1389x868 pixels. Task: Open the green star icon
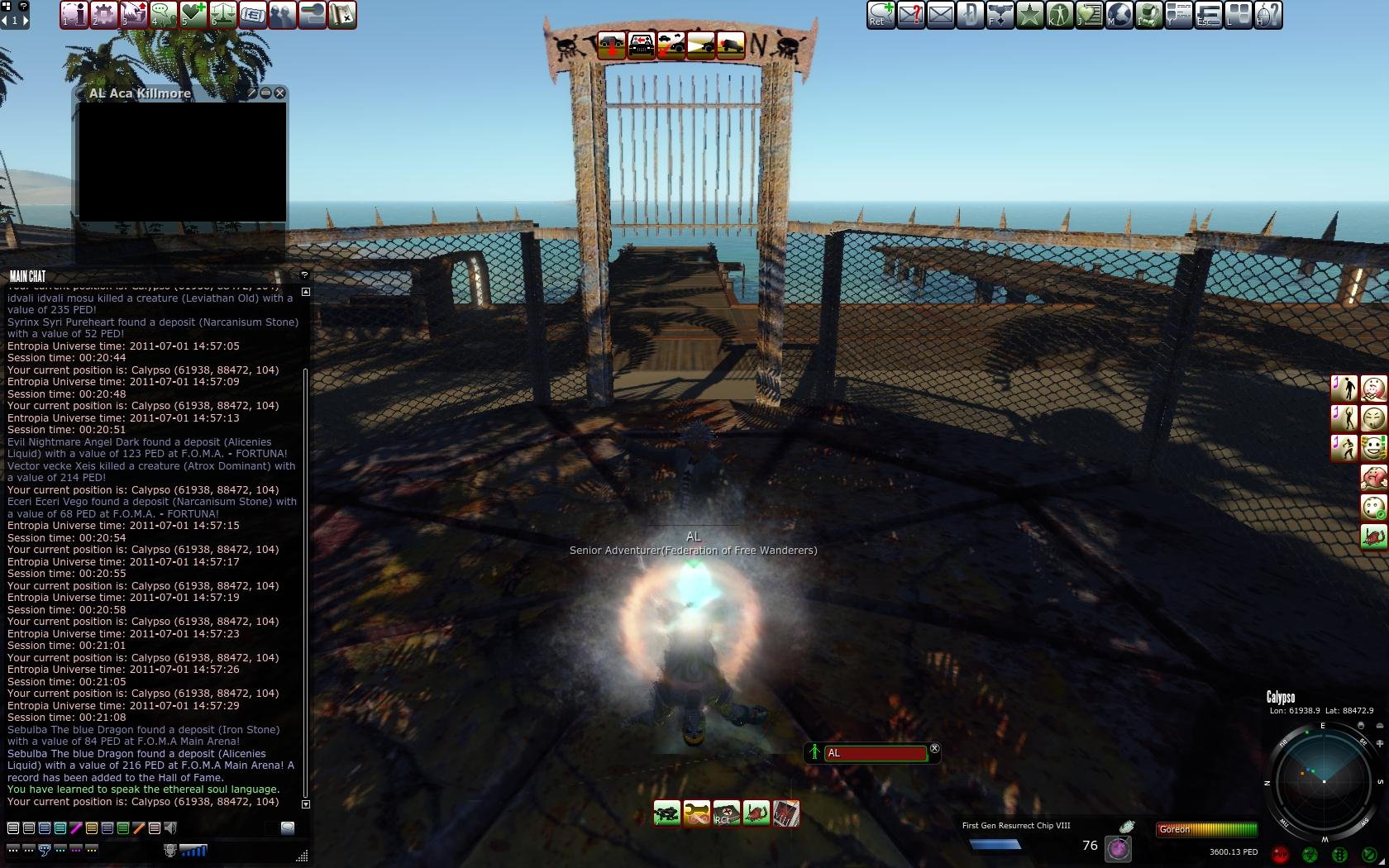1029,15
